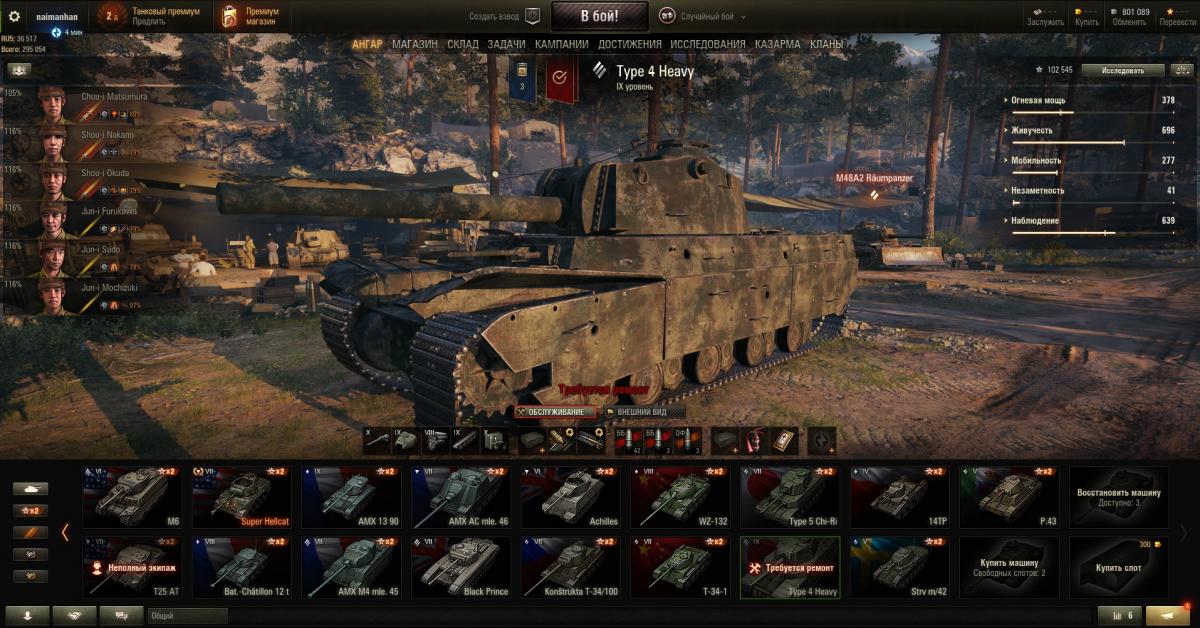Open the Склад tab

(x=463, y=44)
